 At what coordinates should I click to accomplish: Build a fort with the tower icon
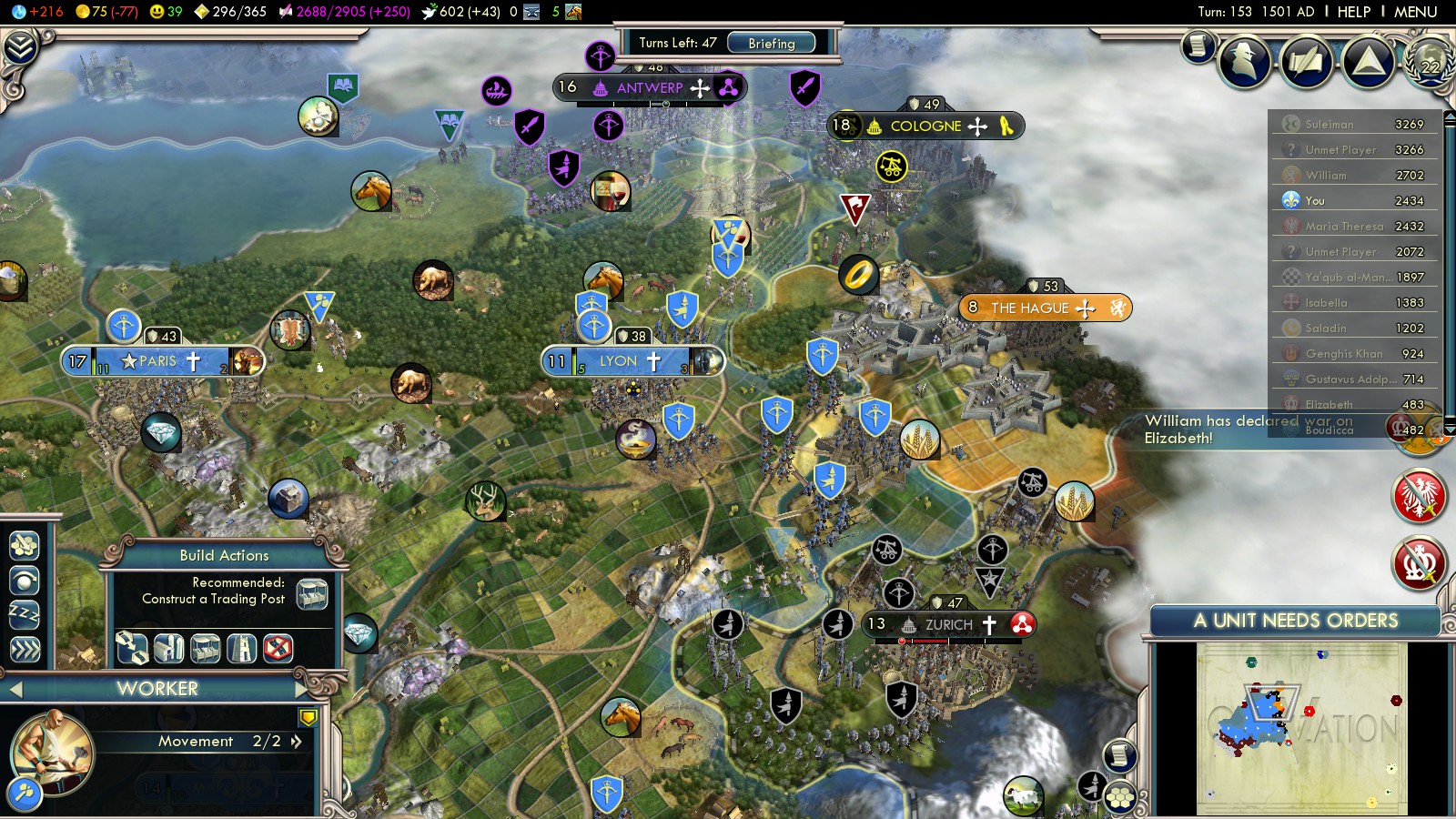click(241, 648)
